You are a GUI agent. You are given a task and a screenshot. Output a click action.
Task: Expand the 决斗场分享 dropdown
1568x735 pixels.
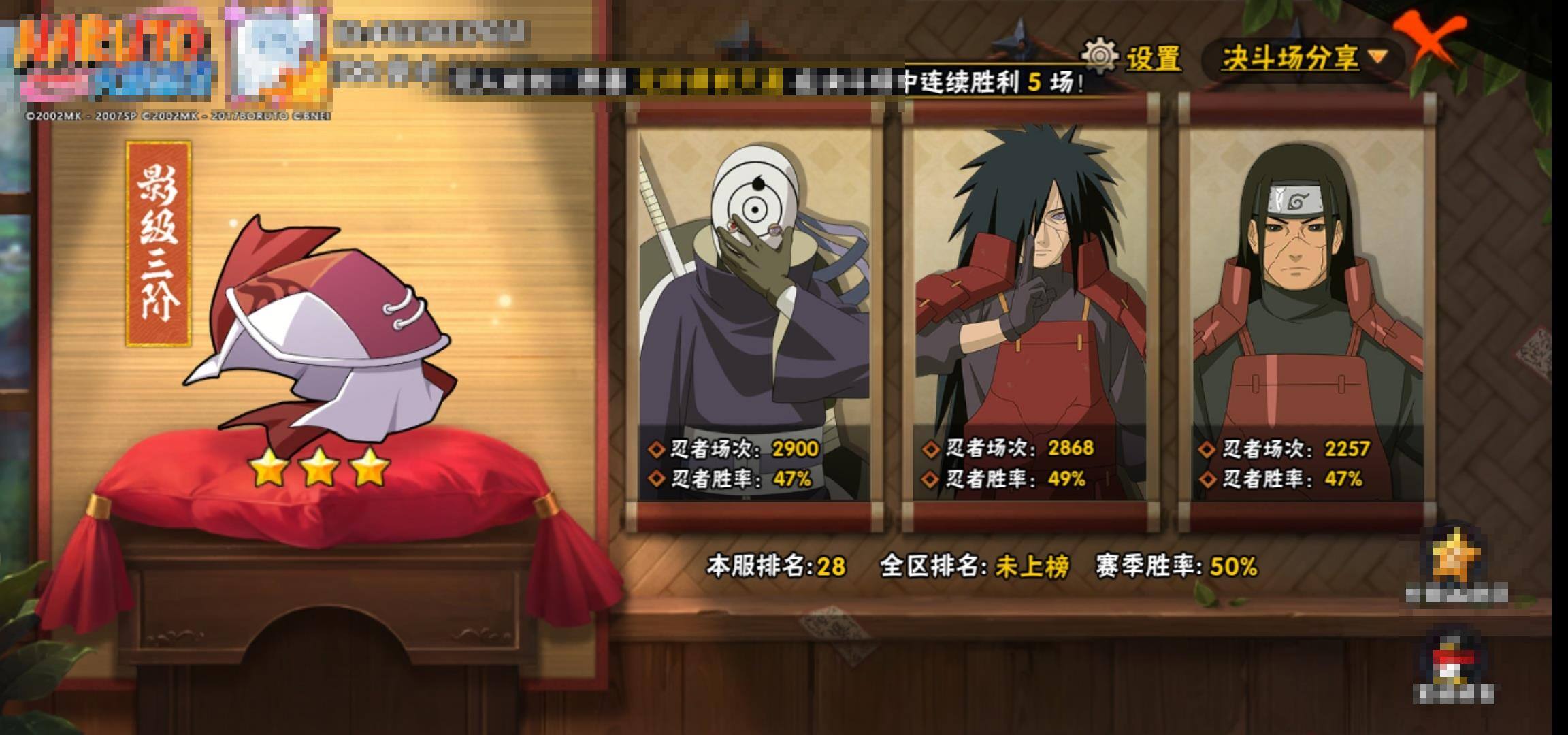pyautogui.click(x=1303, y=58)
